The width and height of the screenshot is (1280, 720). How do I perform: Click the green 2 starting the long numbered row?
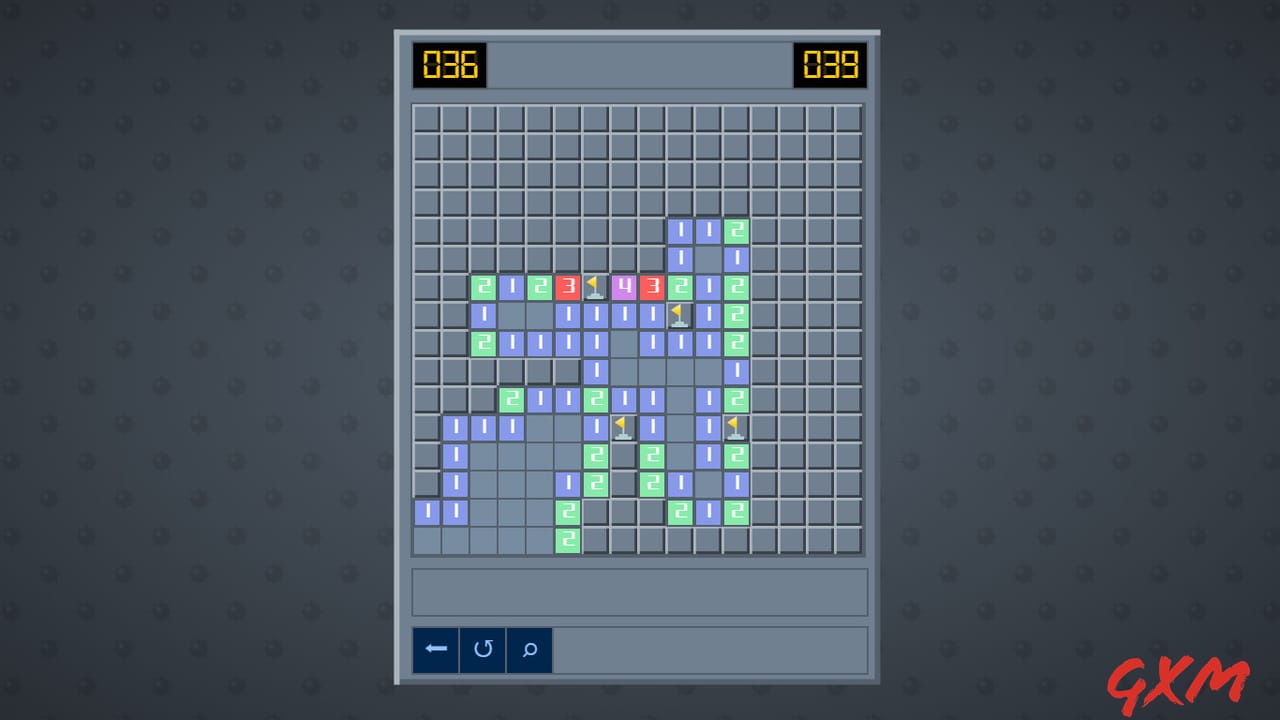click(x=483, y=287)
